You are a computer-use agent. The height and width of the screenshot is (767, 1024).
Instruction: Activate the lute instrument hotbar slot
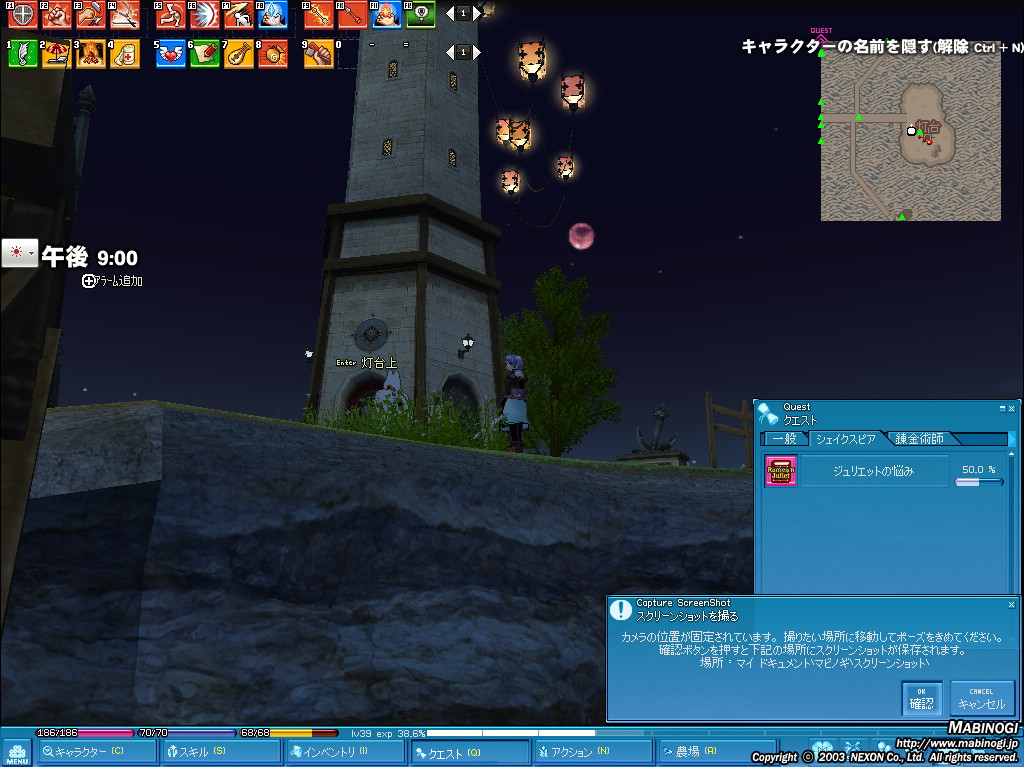coord(238,54)
